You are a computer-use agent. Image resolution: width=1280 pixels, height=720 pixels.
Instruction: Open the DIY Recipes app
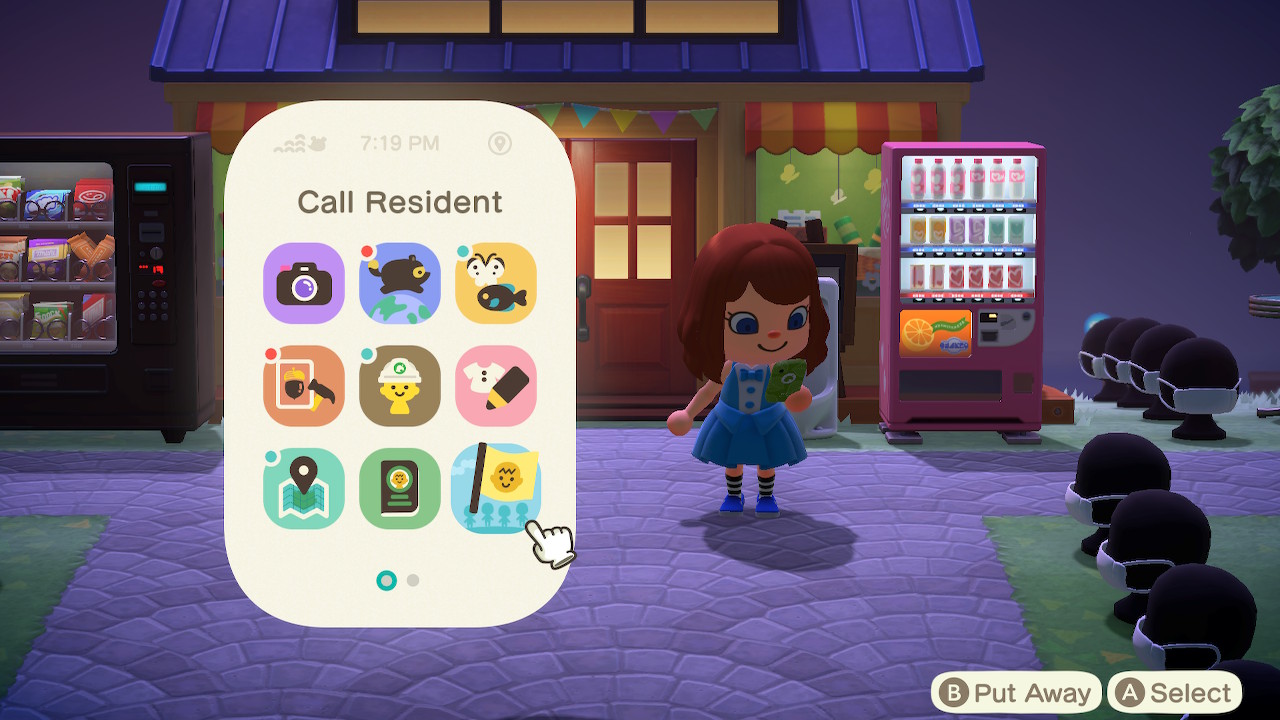303,386
